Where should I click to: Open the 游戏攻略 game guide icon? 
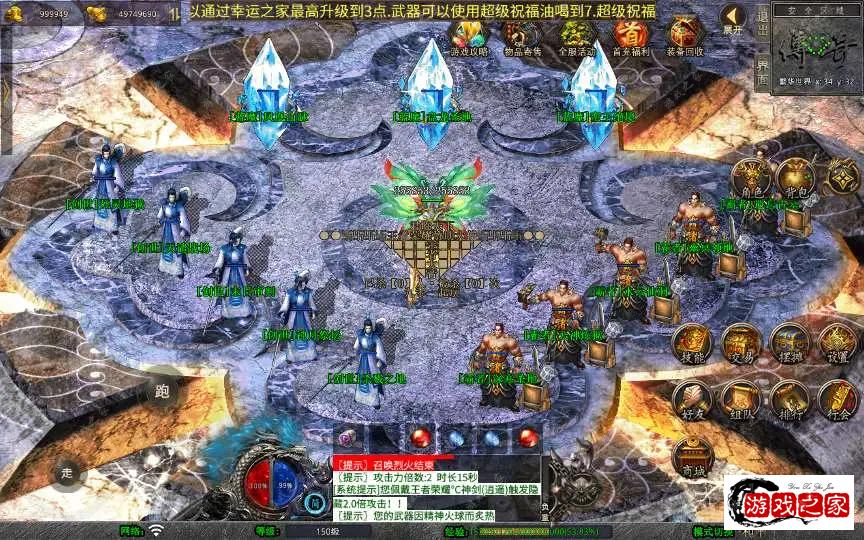coord(467,38)
